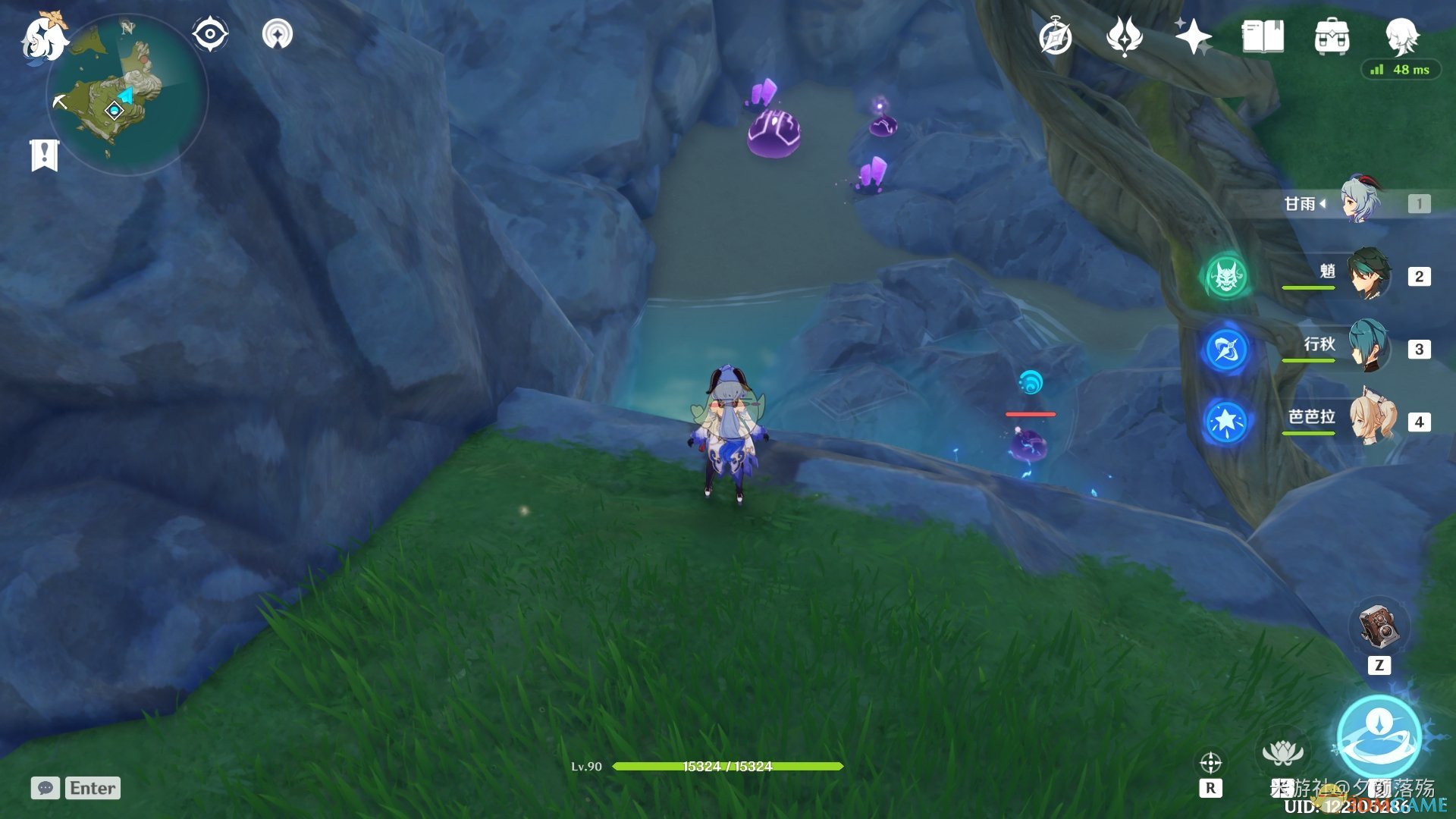This screenshot has height=819, width=1456.
Task: Trigger 魈's green mask elemental burst
Action: (x=1226, y=276)
